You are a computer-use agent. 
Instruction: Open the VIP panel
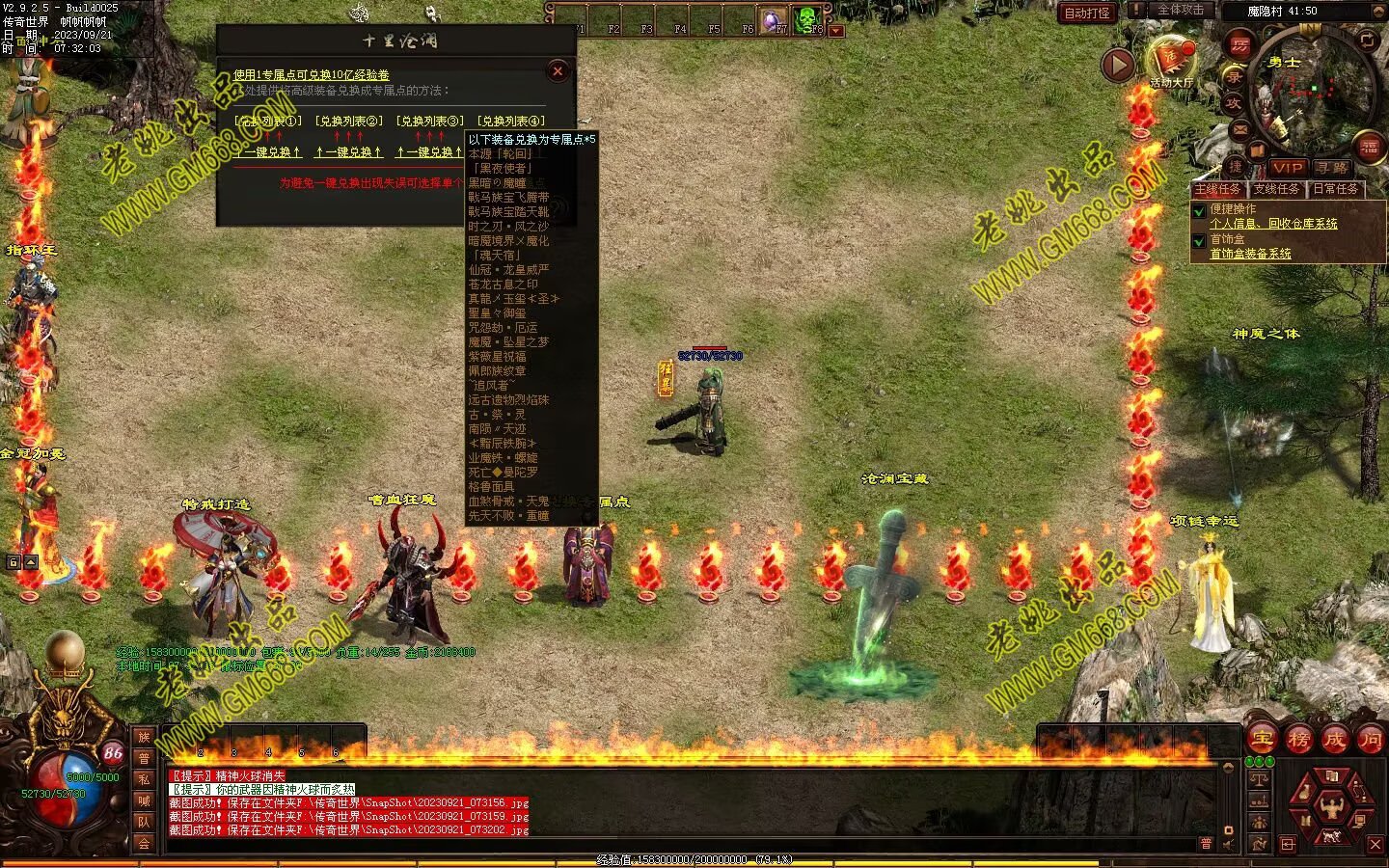tap(1287, 167)
